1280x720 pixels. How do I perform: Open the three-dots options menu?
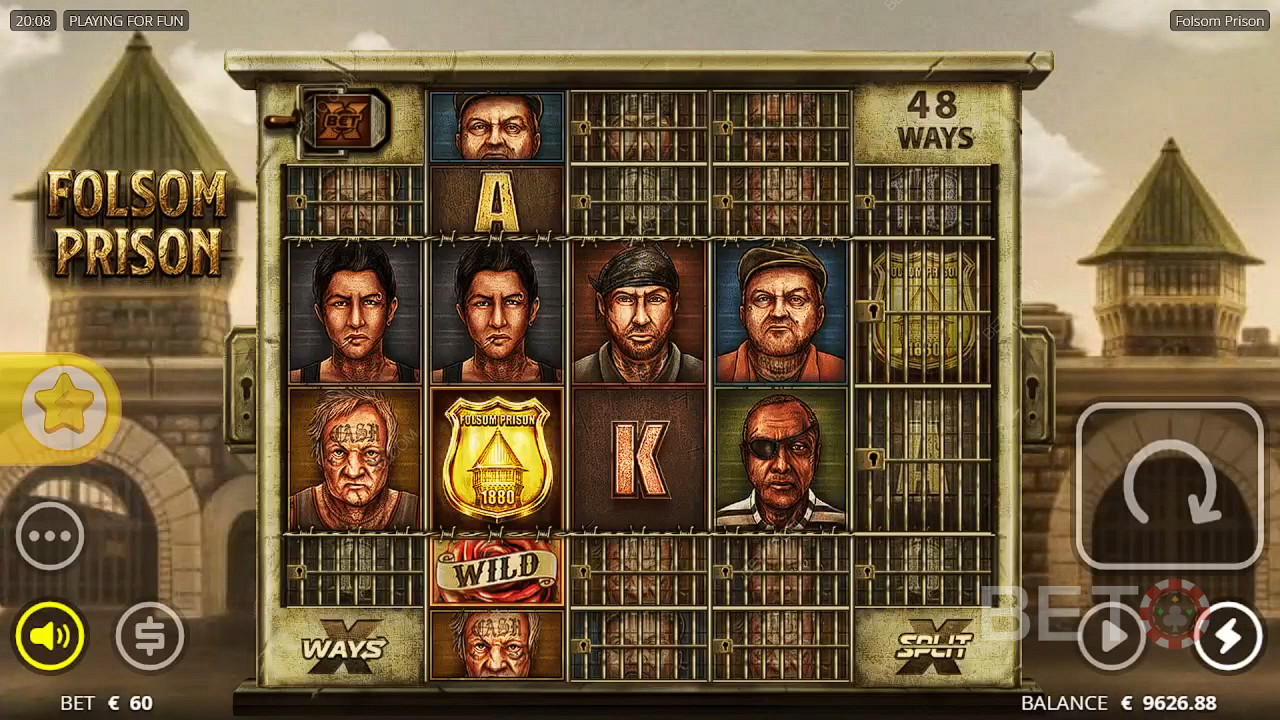pyautogui.click(x=50, y=536)
